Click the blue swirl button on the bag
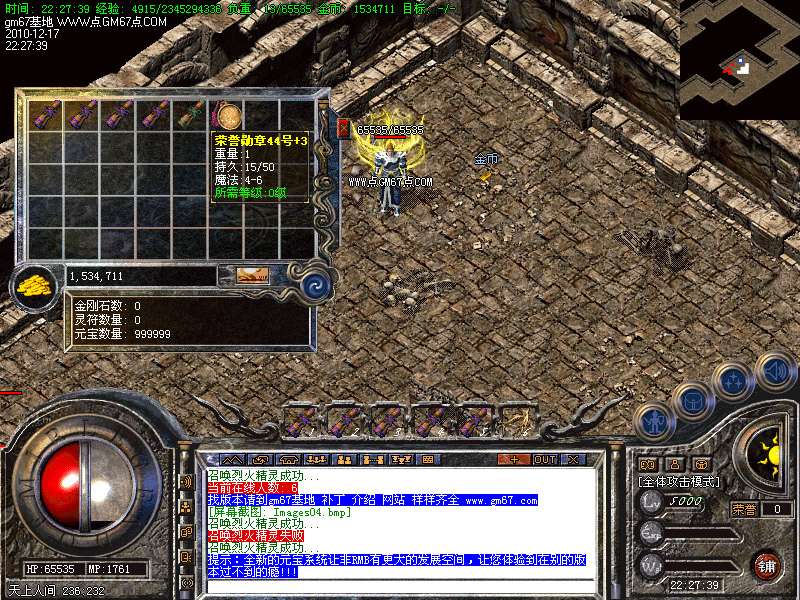 click(317, 284)
